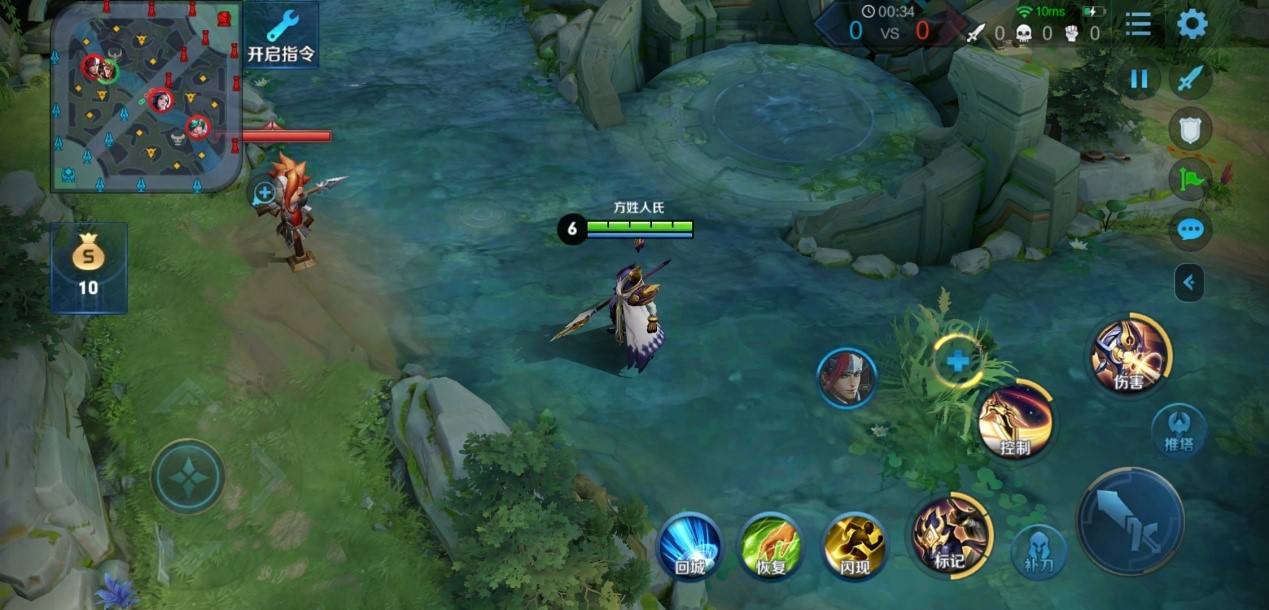This screenshot has width=1269, height=610.
Task: Activate the 回城 recall spell
Action: pyautogui.click(x=690, y=545)
